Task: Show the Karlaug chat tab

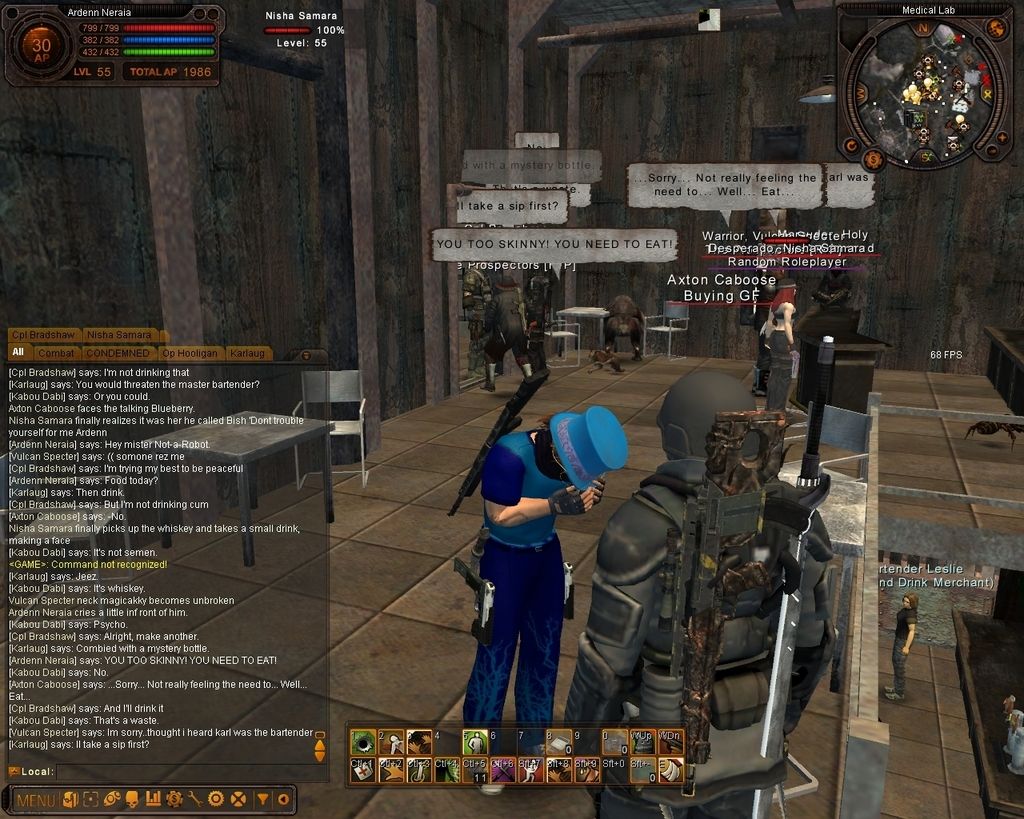Action: [247, 353]
